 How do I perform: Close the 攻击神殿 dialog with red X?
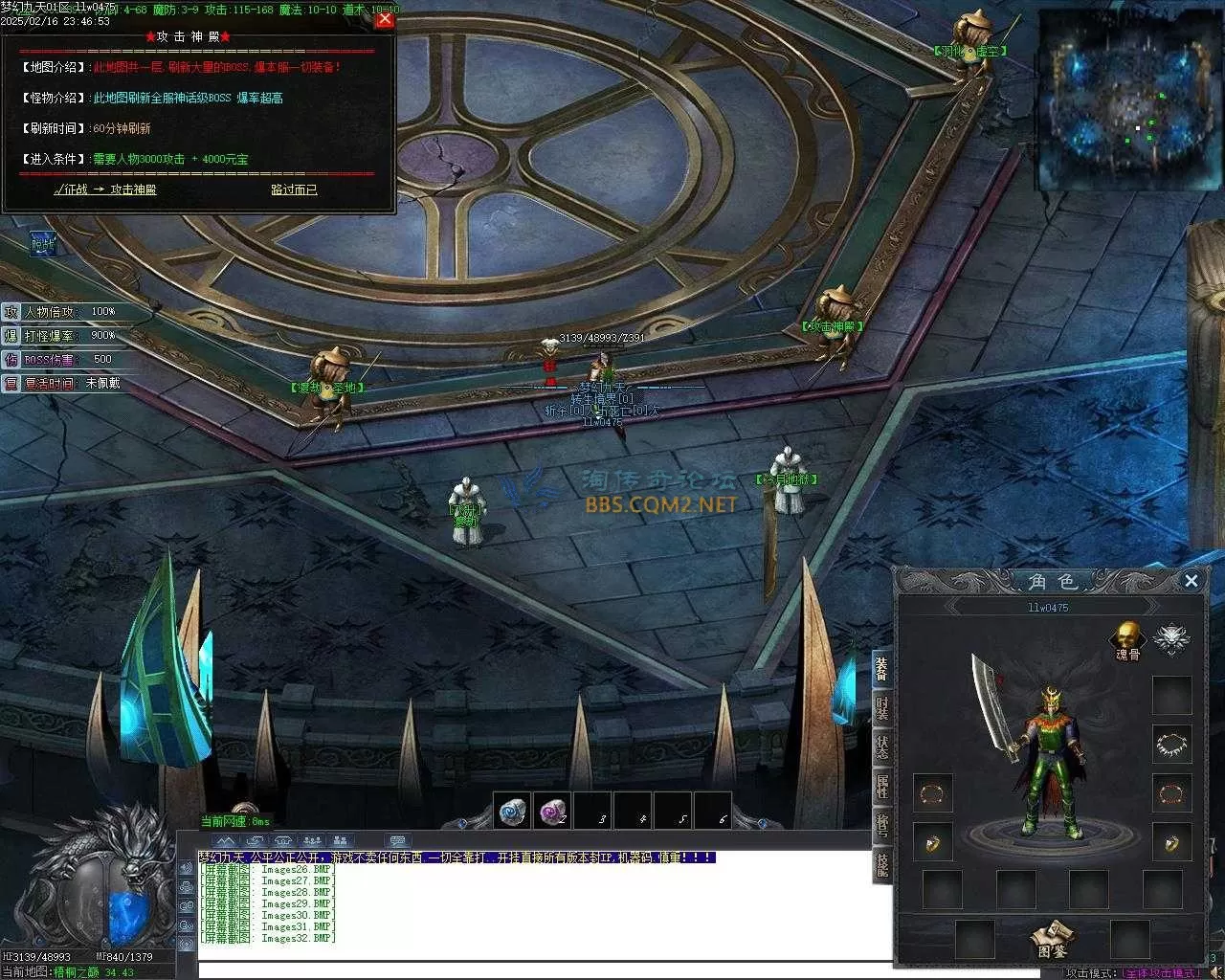tap(385, 19)
